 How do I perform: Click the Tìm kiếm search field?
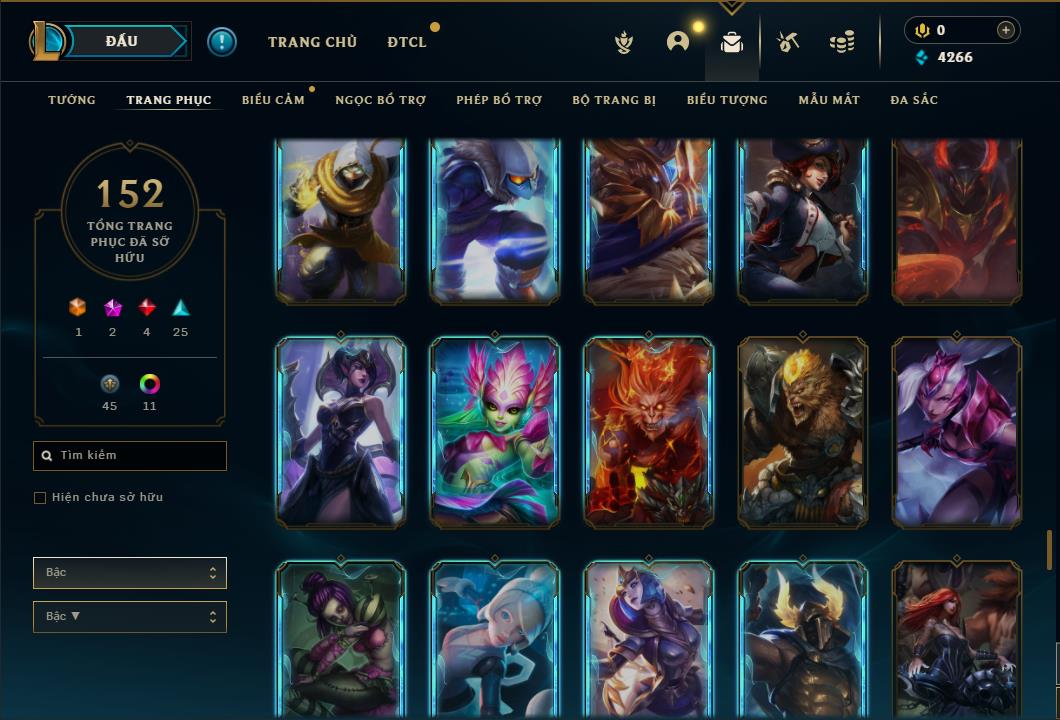[x=130, y=456]
